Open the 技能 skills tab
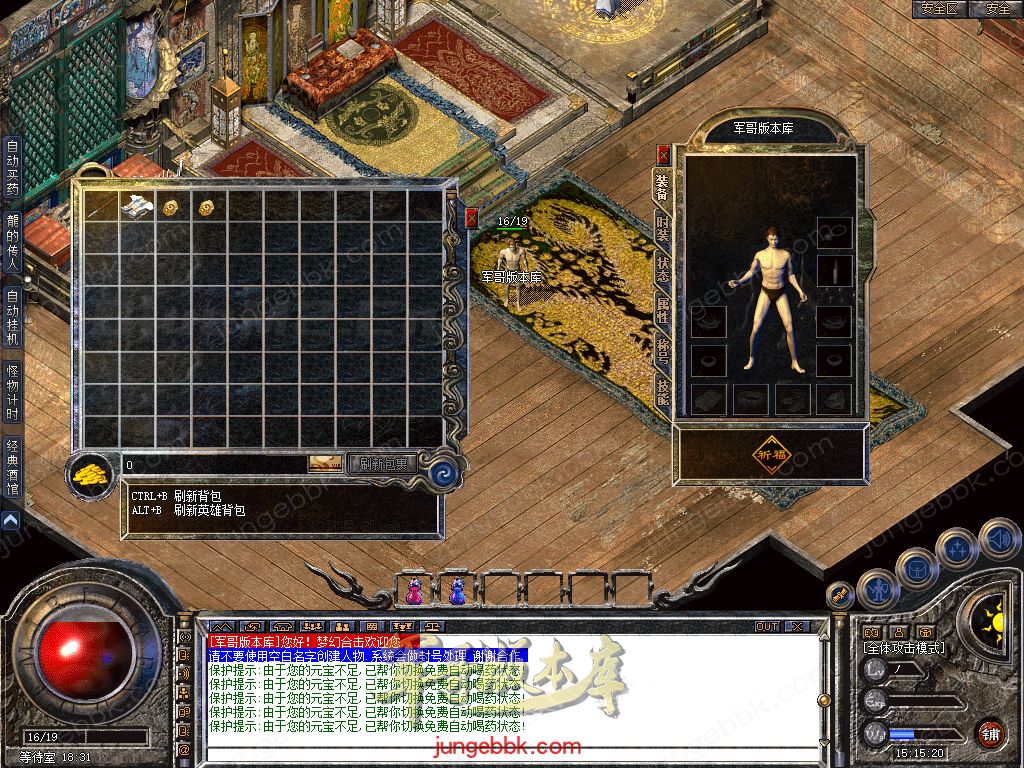 [x=663, y=391]
